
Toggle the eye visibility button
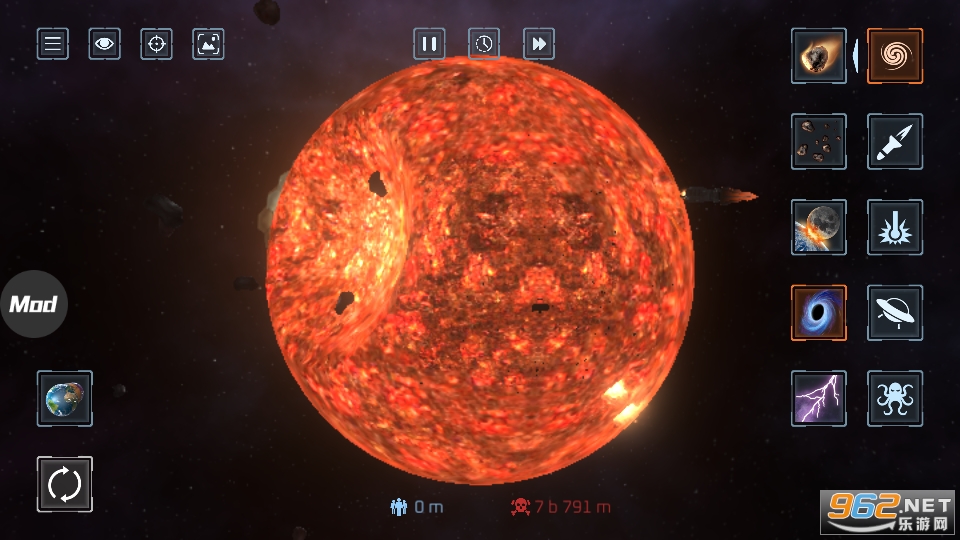pyautogui.click(x=104, y=44)
